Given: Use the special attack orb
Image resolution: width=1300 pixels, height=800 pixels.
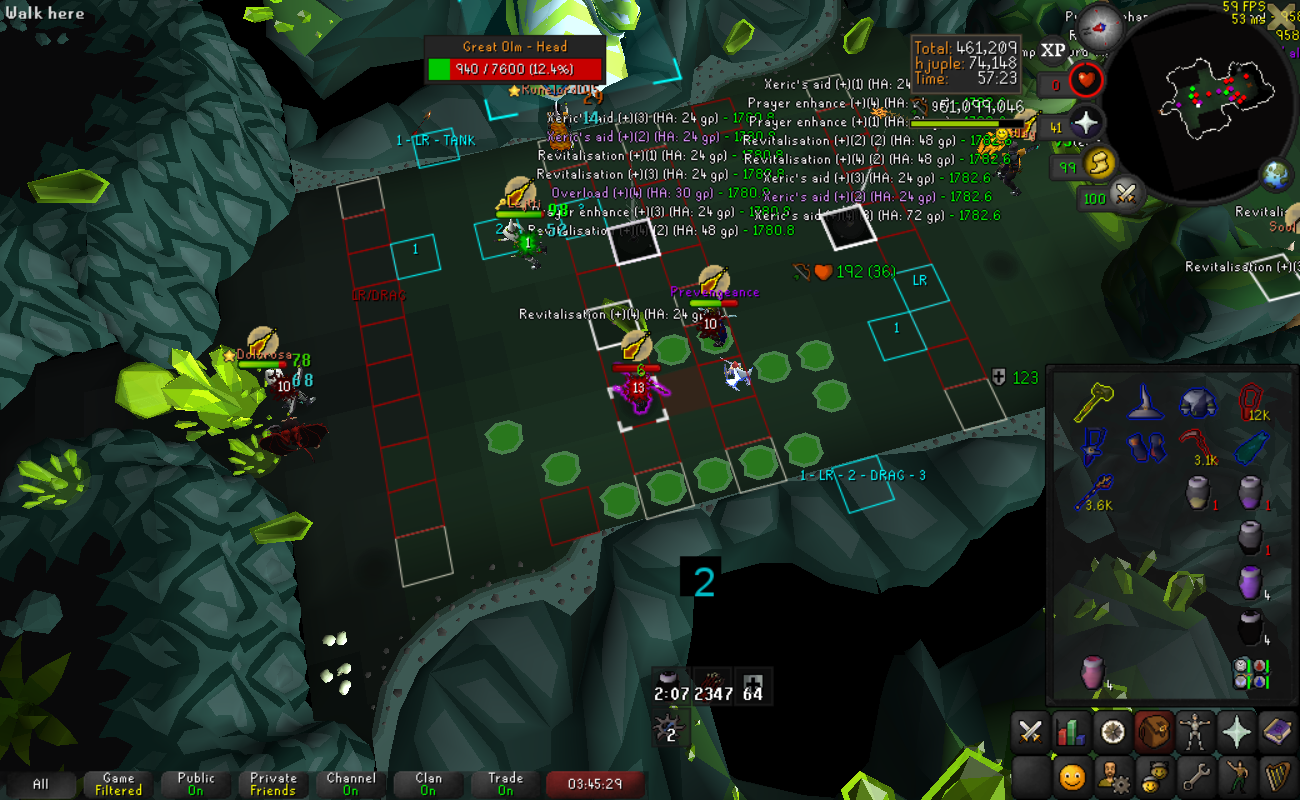Looking at the screenshot, I should point(1128,193).
